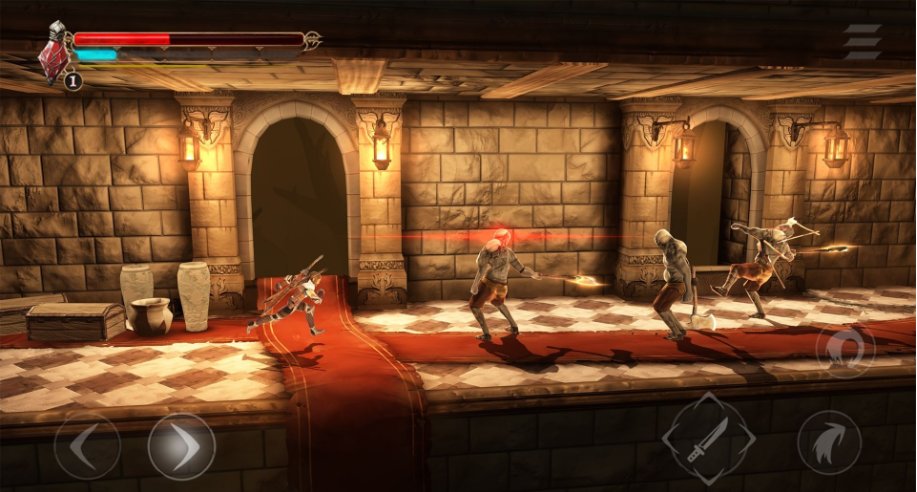The width and height of the screenshot is (917, 492).
Task: Attack with the sword button
Action: tap(708, 439)
